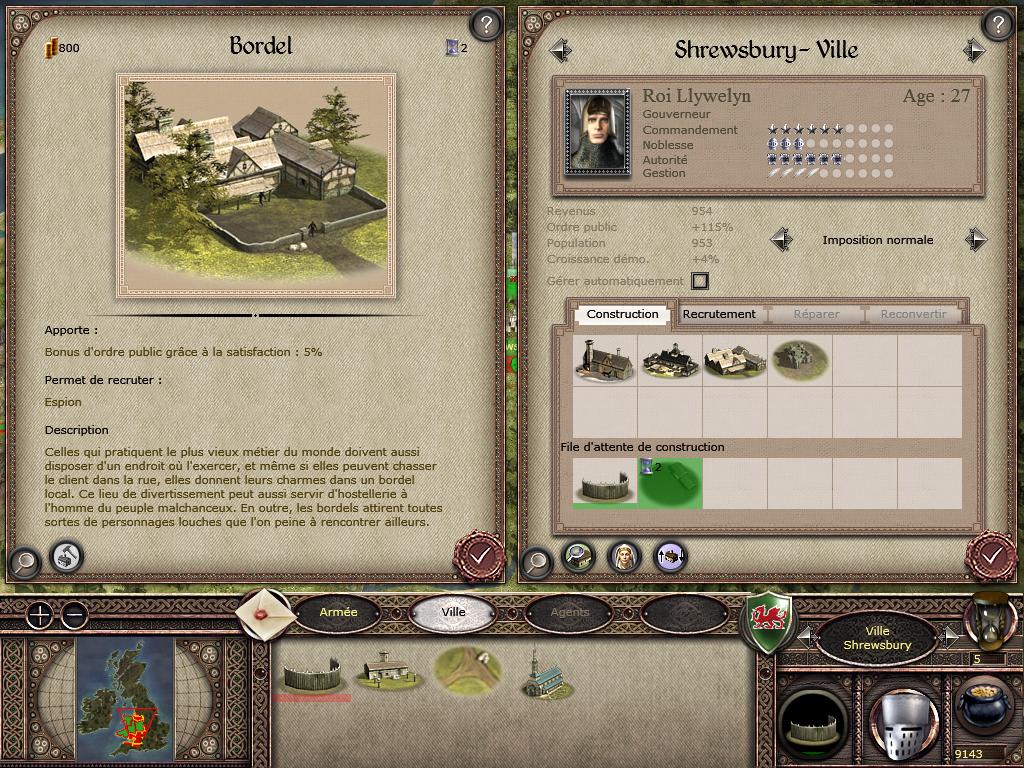Image resolution: width=1024 pixels, height=768 pixels.
Task: Raise the tax level with right arrow
Action: pos(975,240)
